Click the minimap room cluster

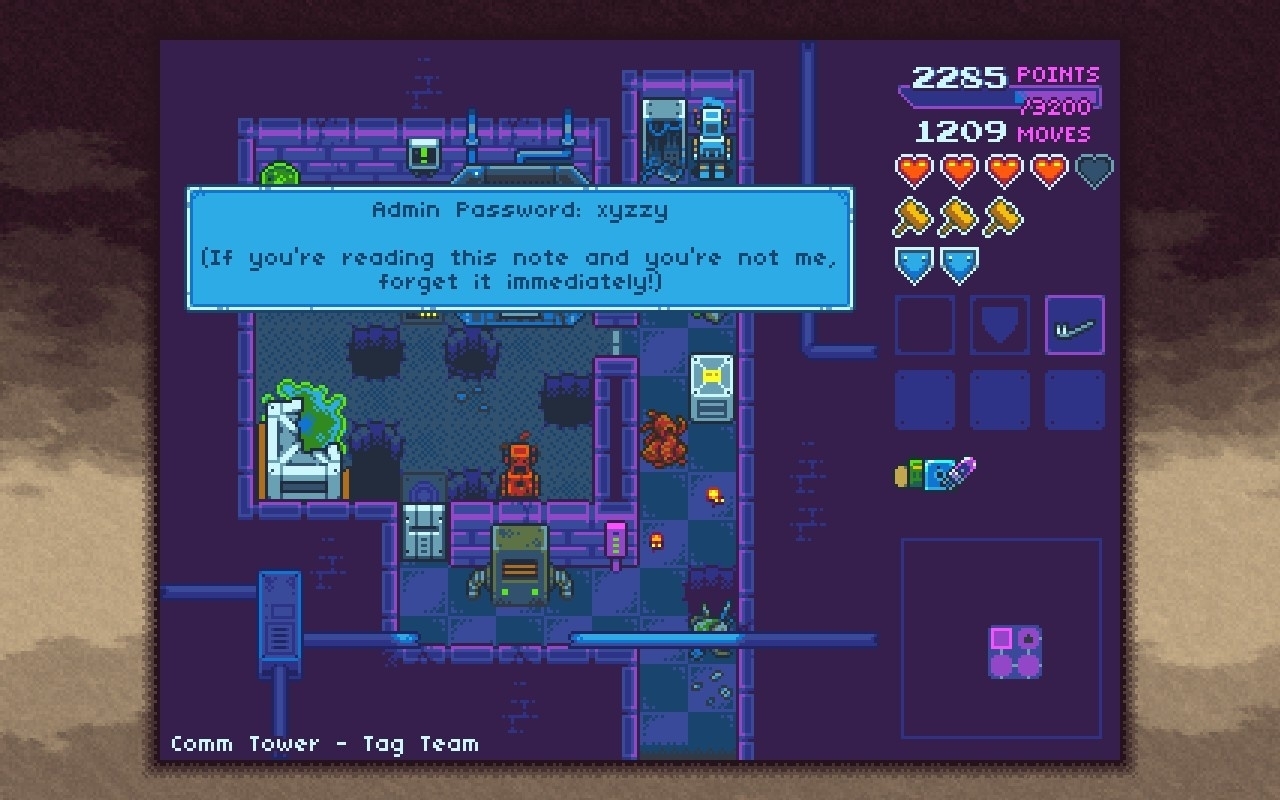[x=1015, y=651]
